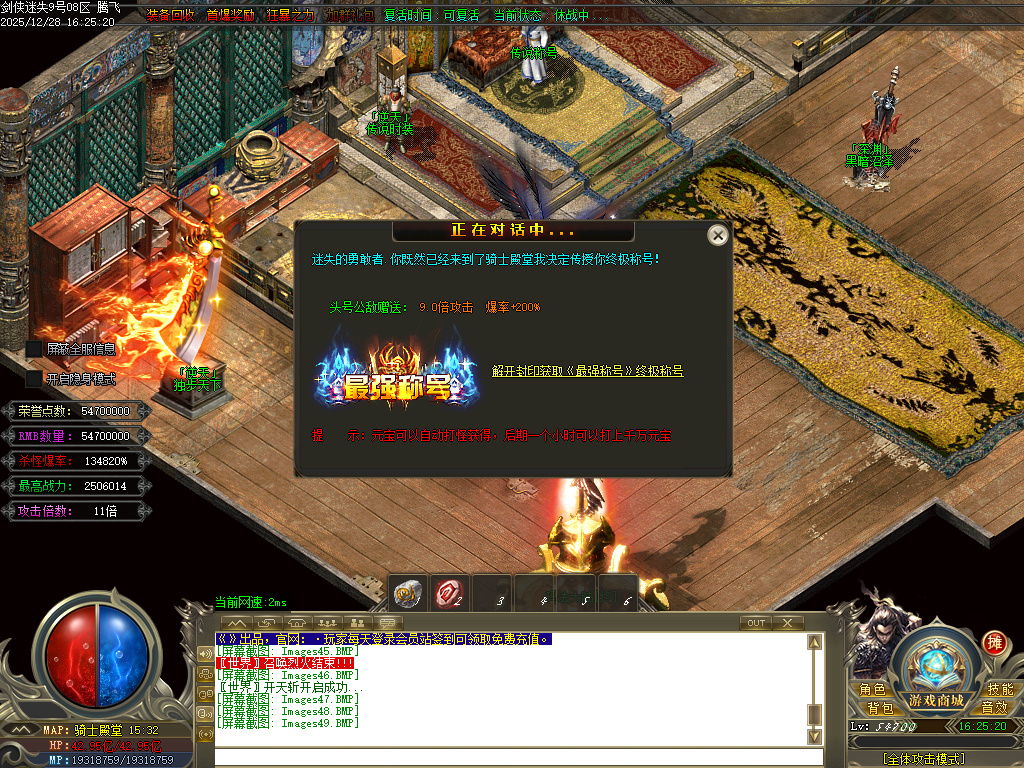Switch the 全体攻击模式 attack mode

click(x=924, y=759)
